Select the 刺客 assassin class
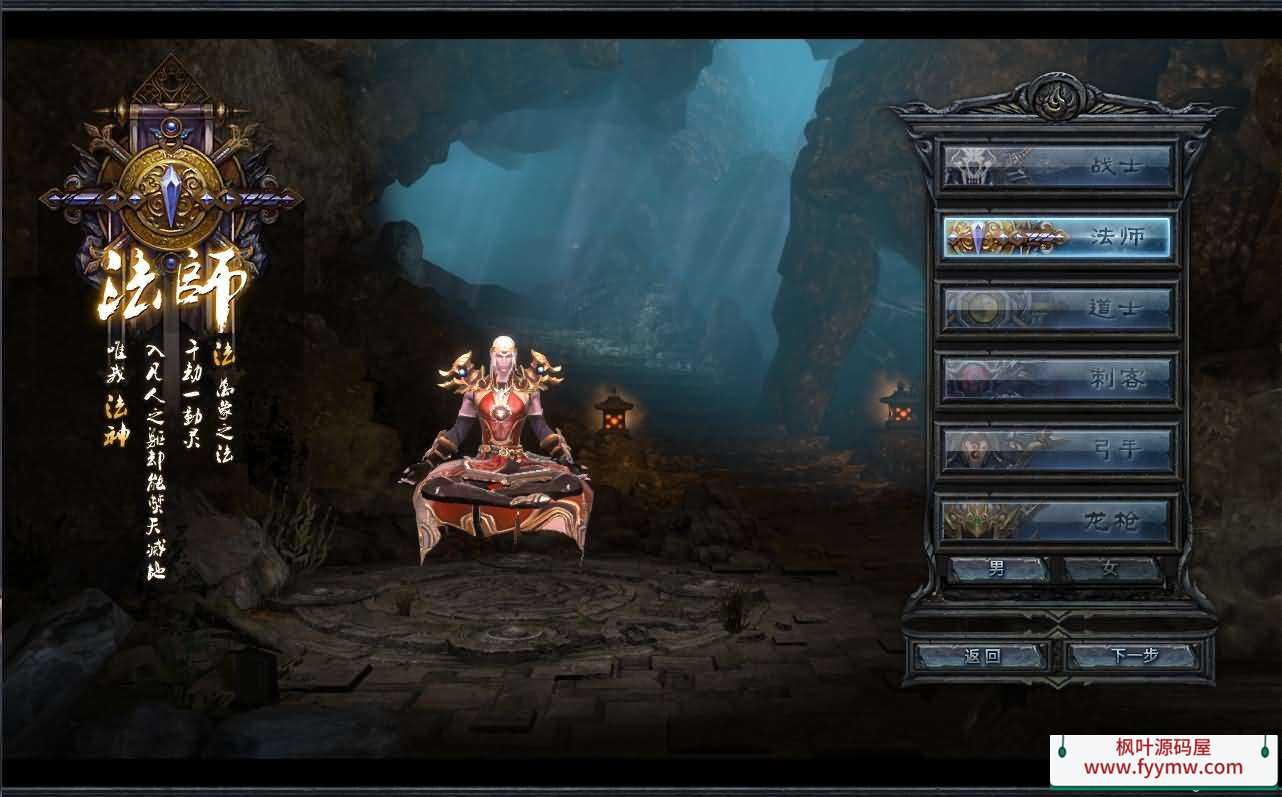Screen dimensions: 1282x797 tap(1058, 380)
